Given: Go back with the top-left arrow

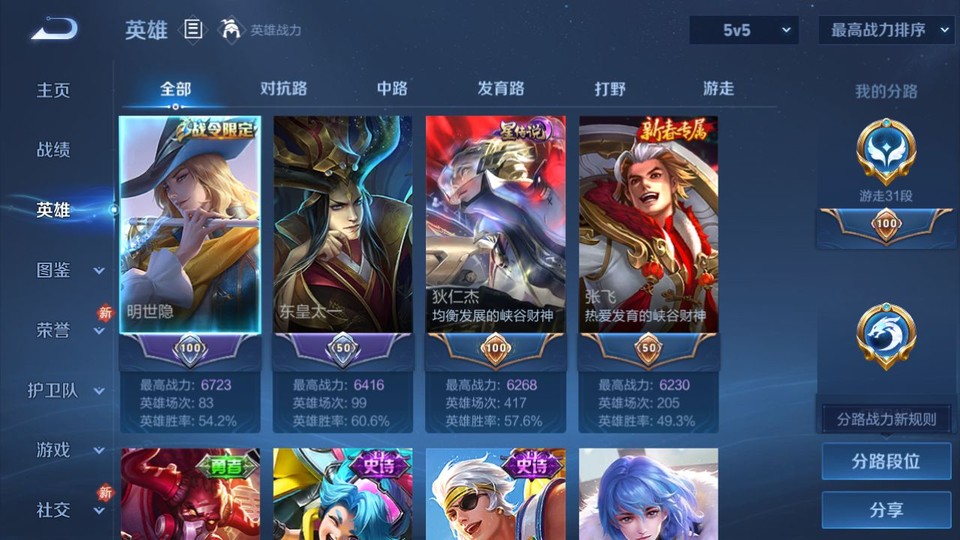Looking at the screenshot, I should point(54,30).
